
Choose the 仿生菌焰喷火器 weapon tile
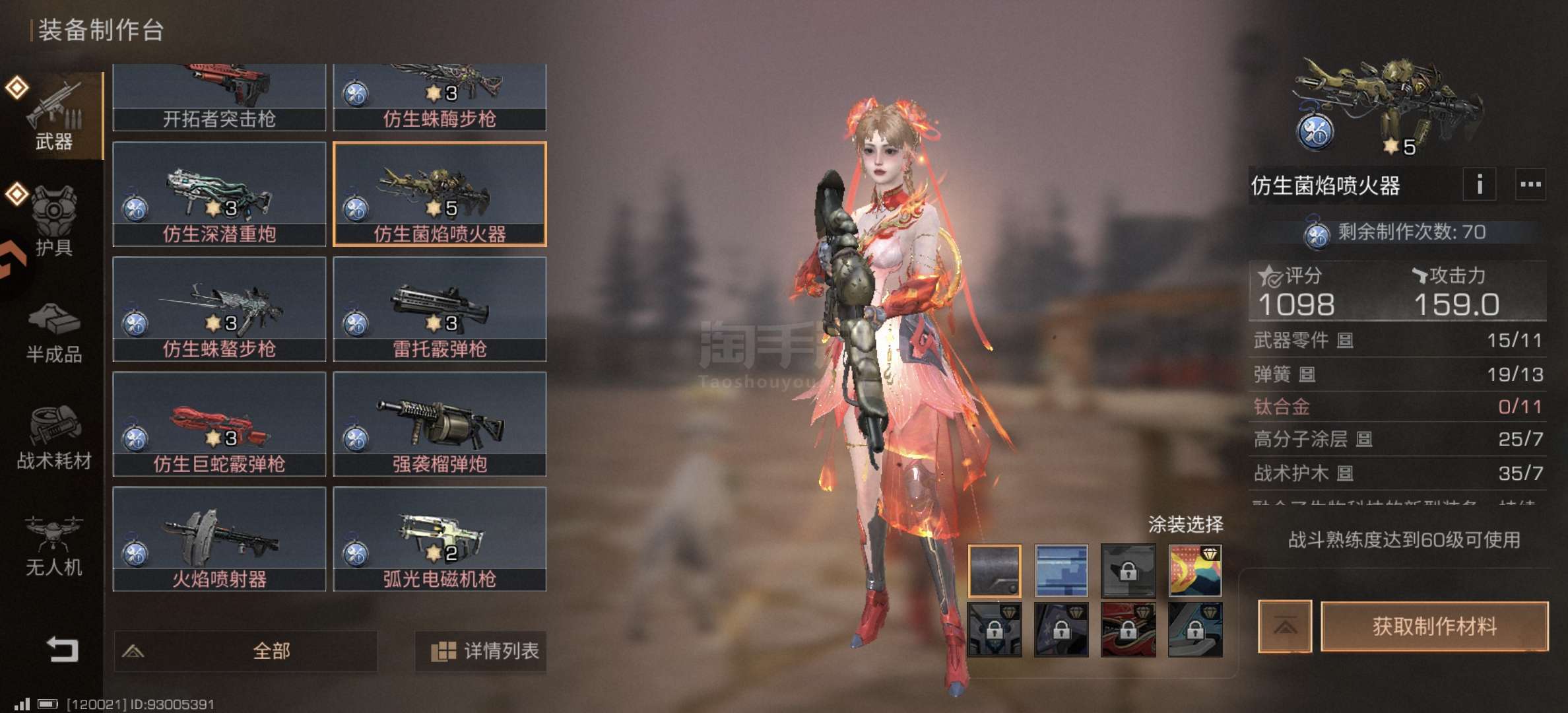tap(440, 194)
